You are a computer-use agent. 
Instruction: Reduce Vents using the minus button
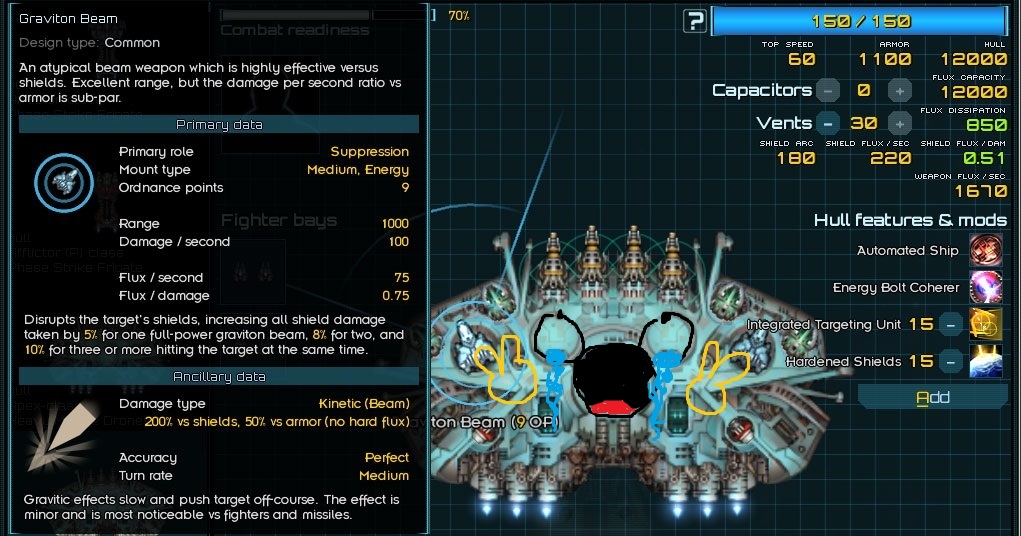pyautogui.click(x=828, y=124)
